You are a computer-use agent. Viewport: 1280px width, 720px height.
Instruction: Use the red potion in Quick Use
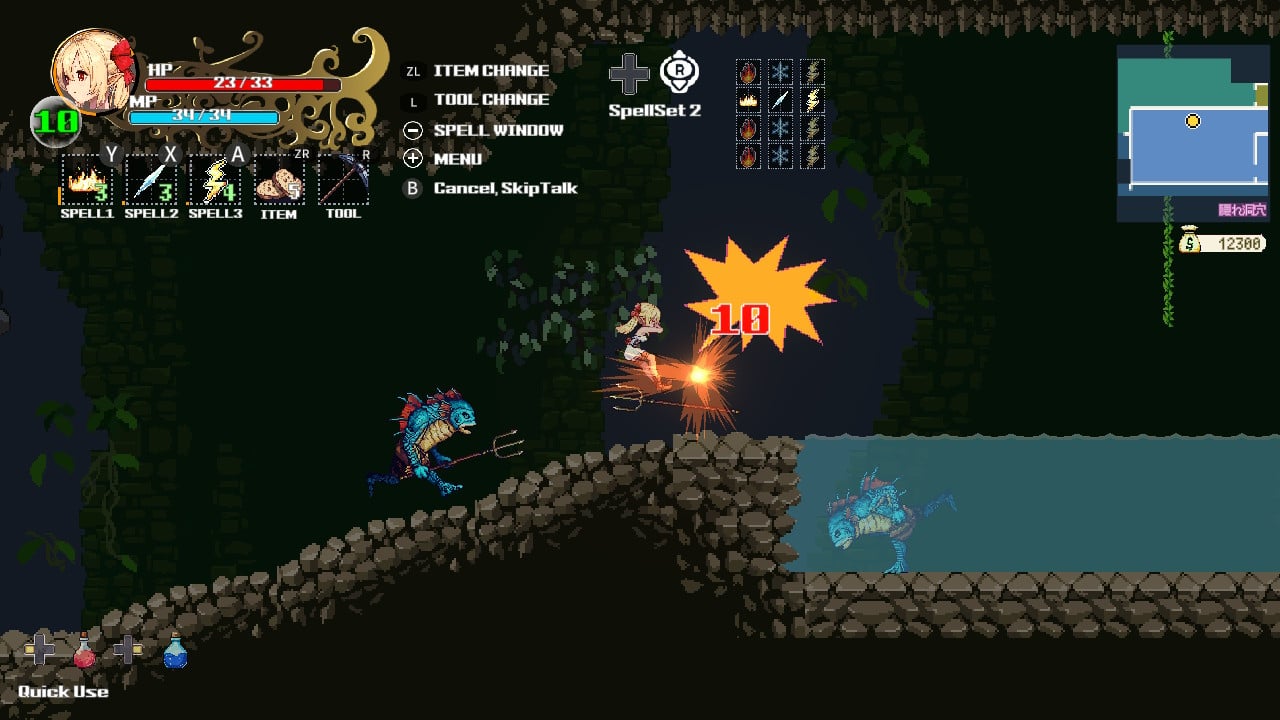(x=85, y=651)
